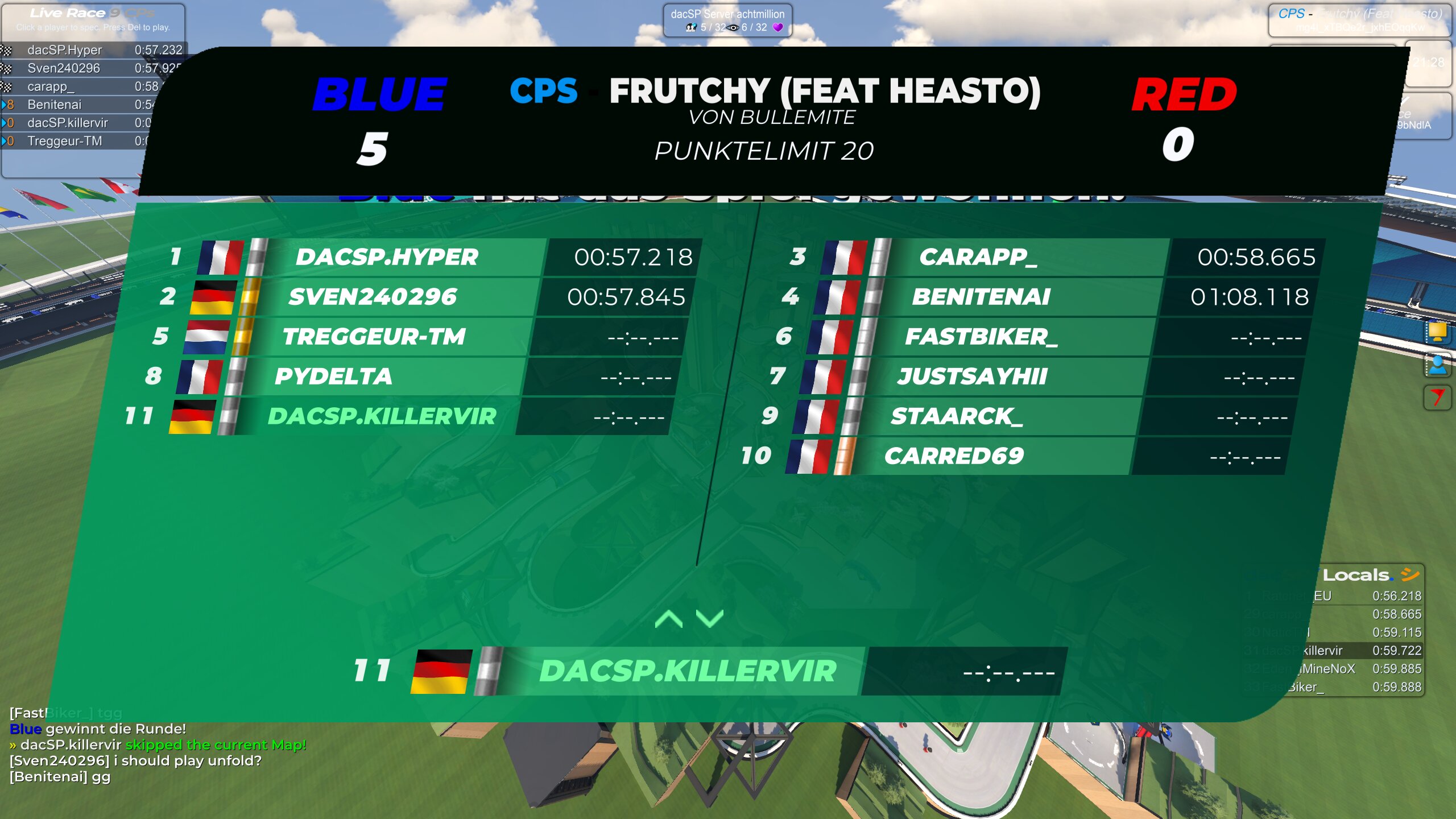Select CARRED69 row on the scoreboard
Viewport: 1456px width, 819px height.
tap(954, 456)
